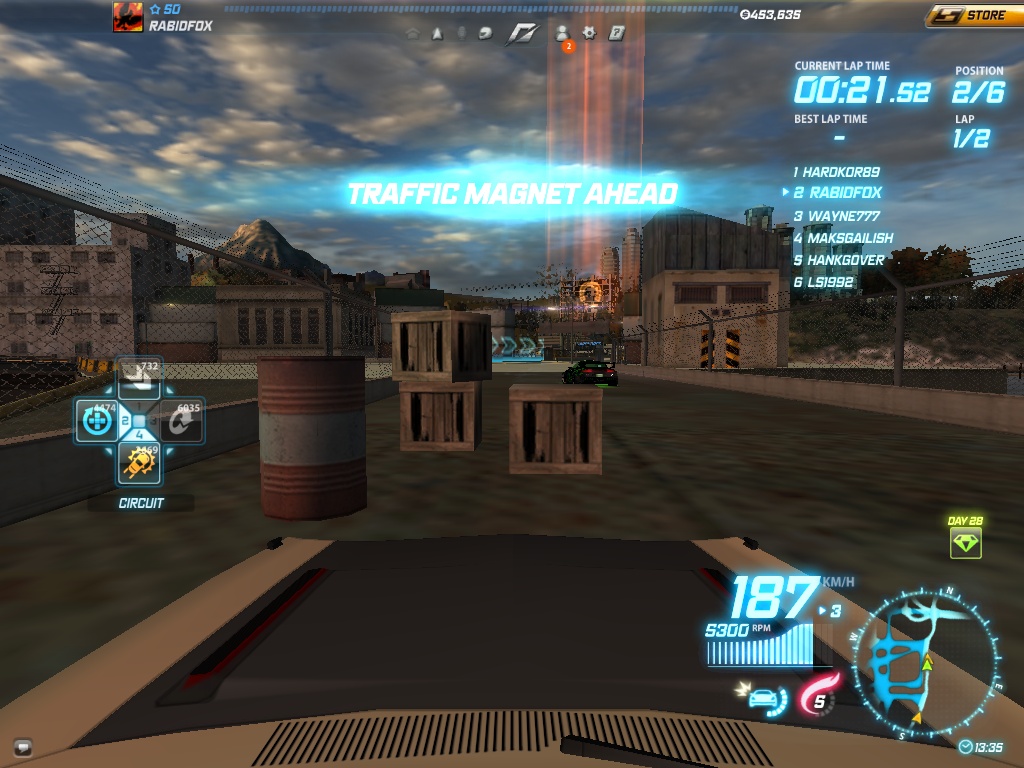Click the RABIDFOX profile avatar
The height and width of the screenshot is (768, 1024).
coord(127,17)
